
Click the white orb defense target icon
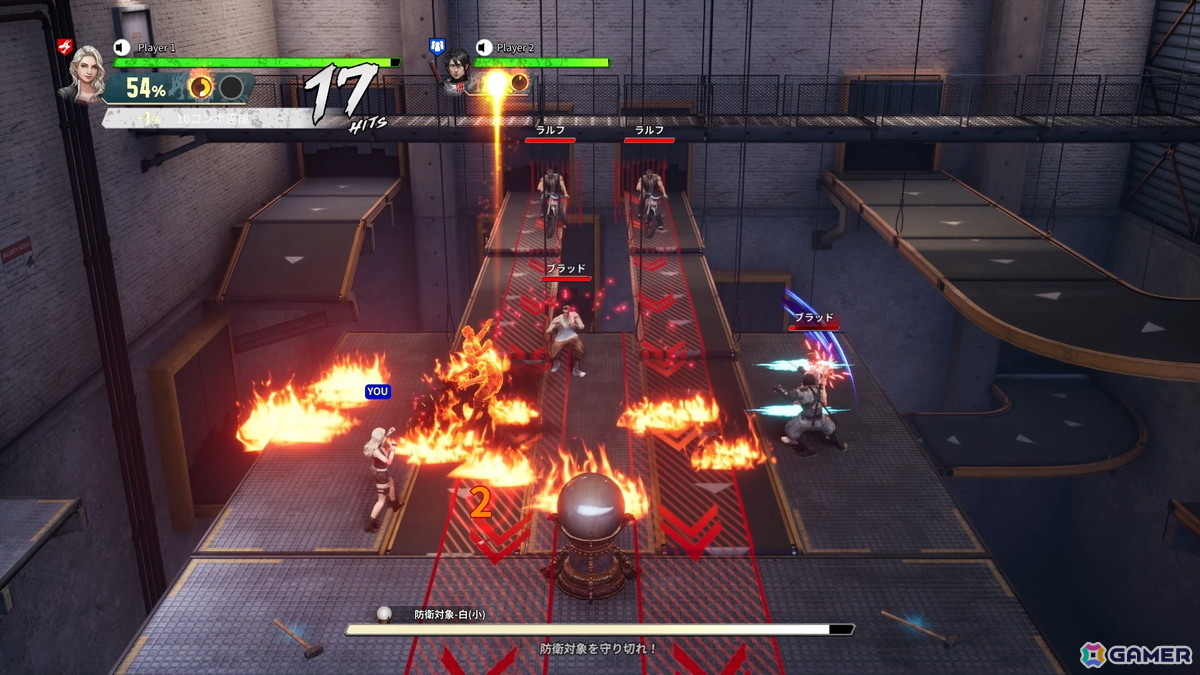tap(384, 614)
